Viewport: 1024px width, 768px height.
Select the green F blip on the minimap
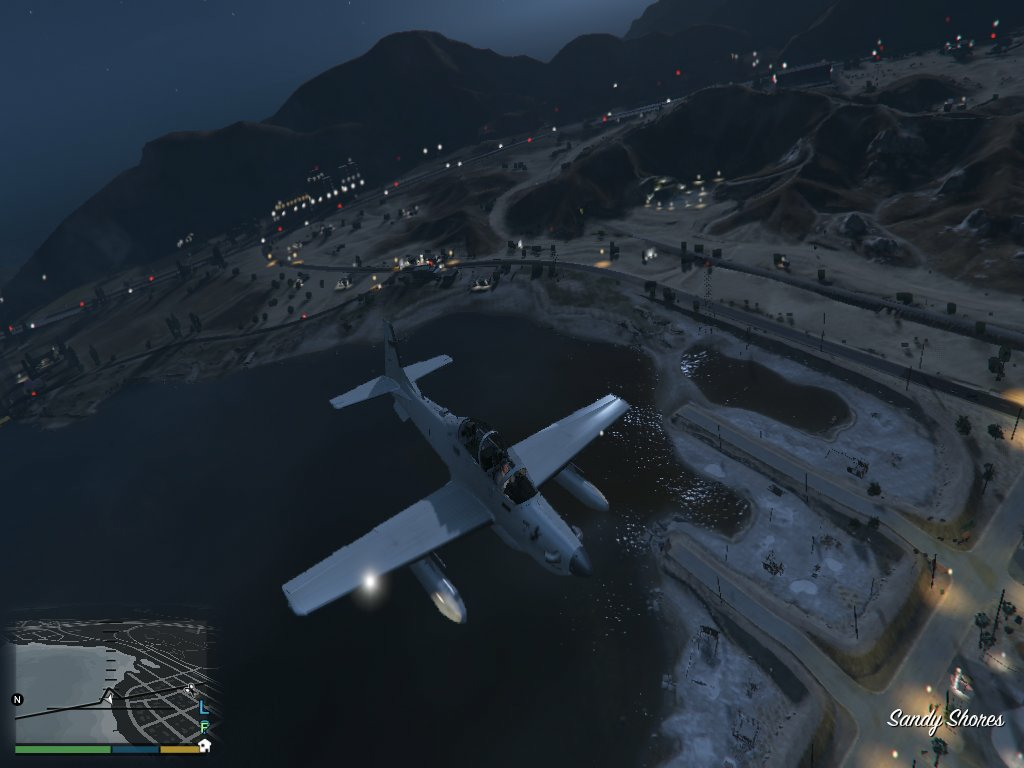coord(204,727)
